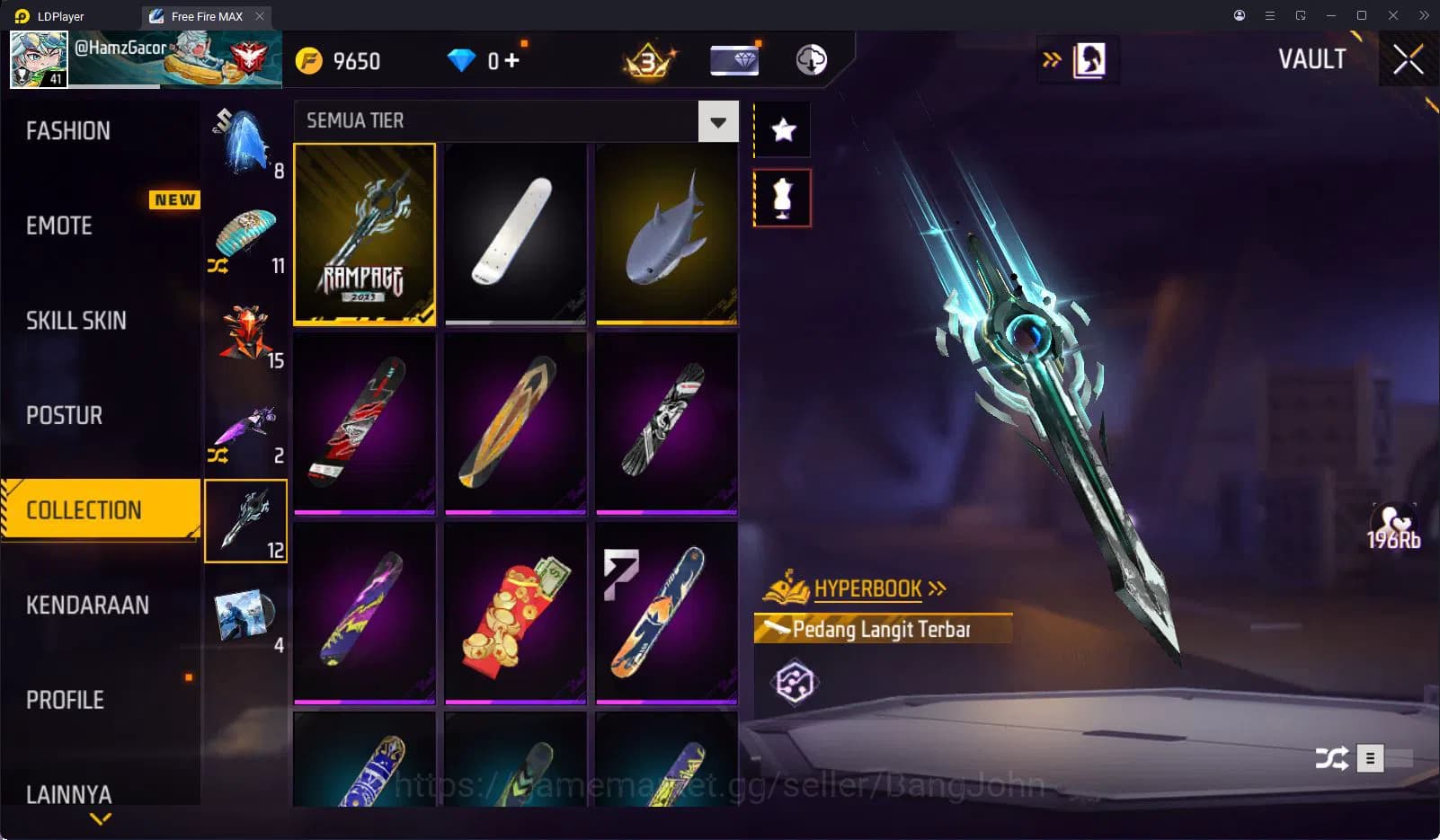Toggle the list view icon bottom right
This screenshot has height=840, width=1440.
[x=1370, y=758]
